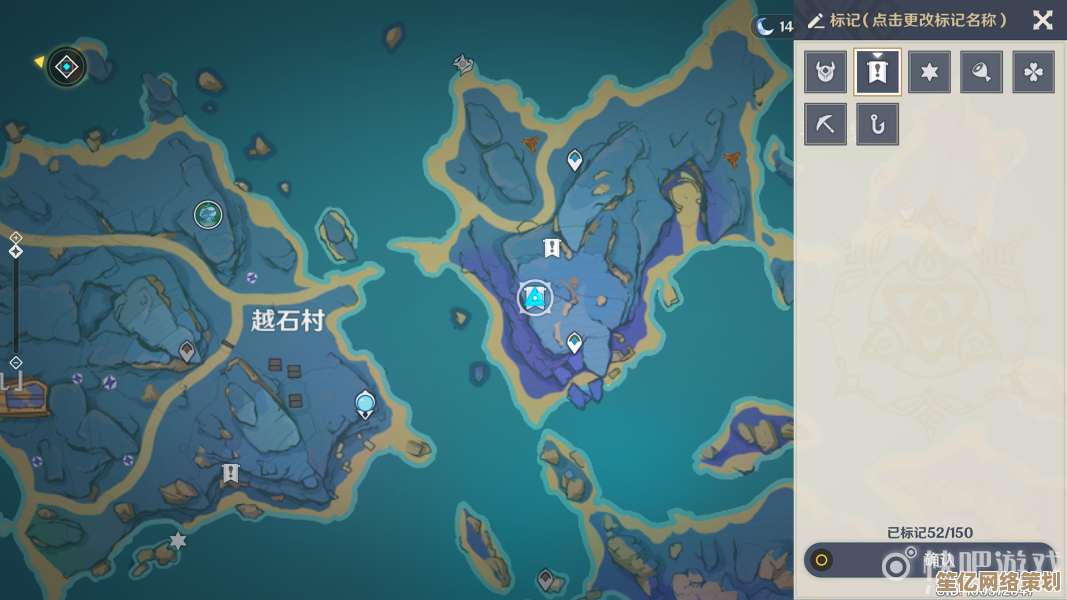The image size is (1067, 600).
Task: Select the meat drumstick marker icon
Action: click(981, 72)
